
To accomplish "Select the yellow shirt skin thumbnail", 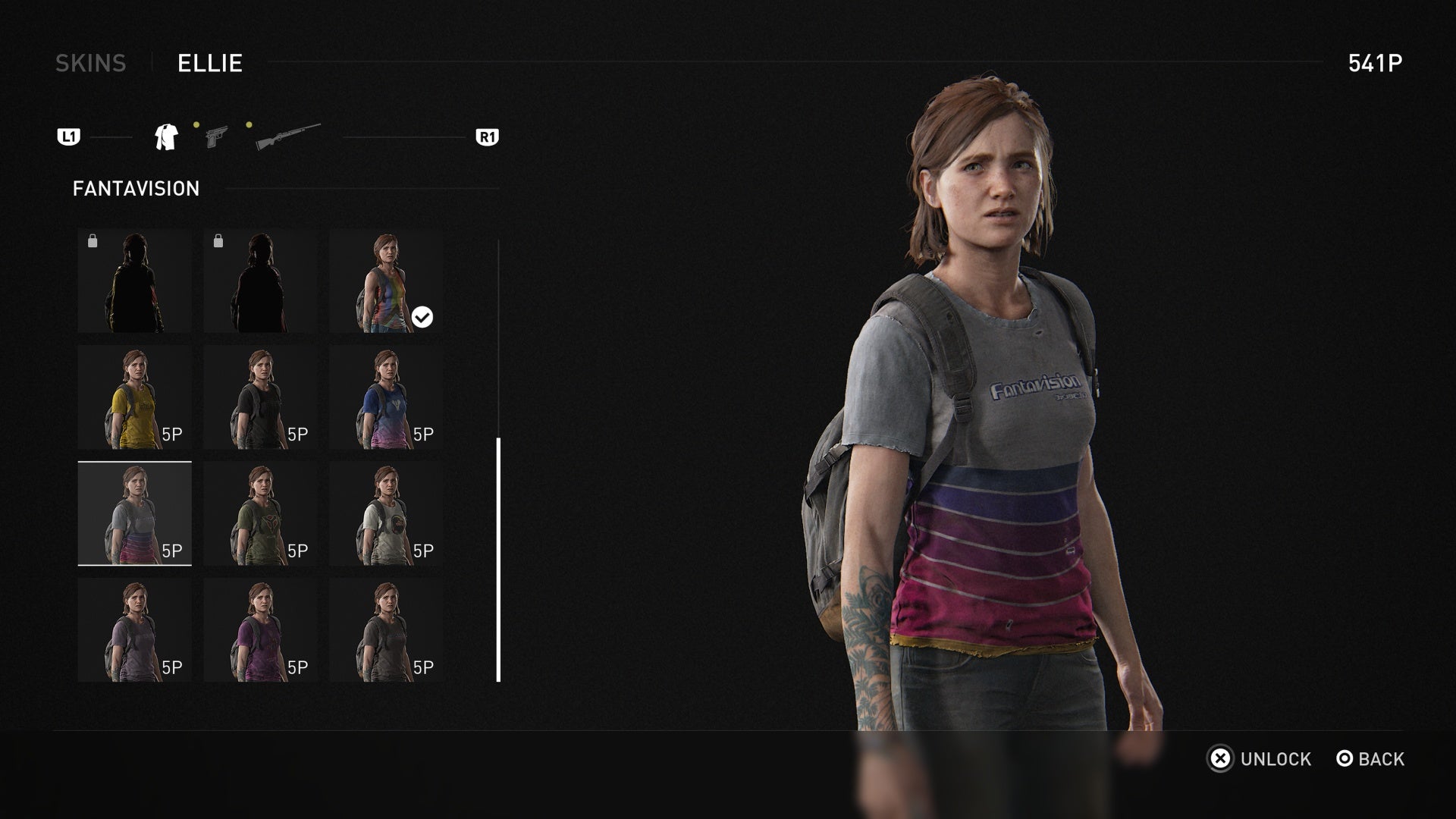I will point(134,397).
